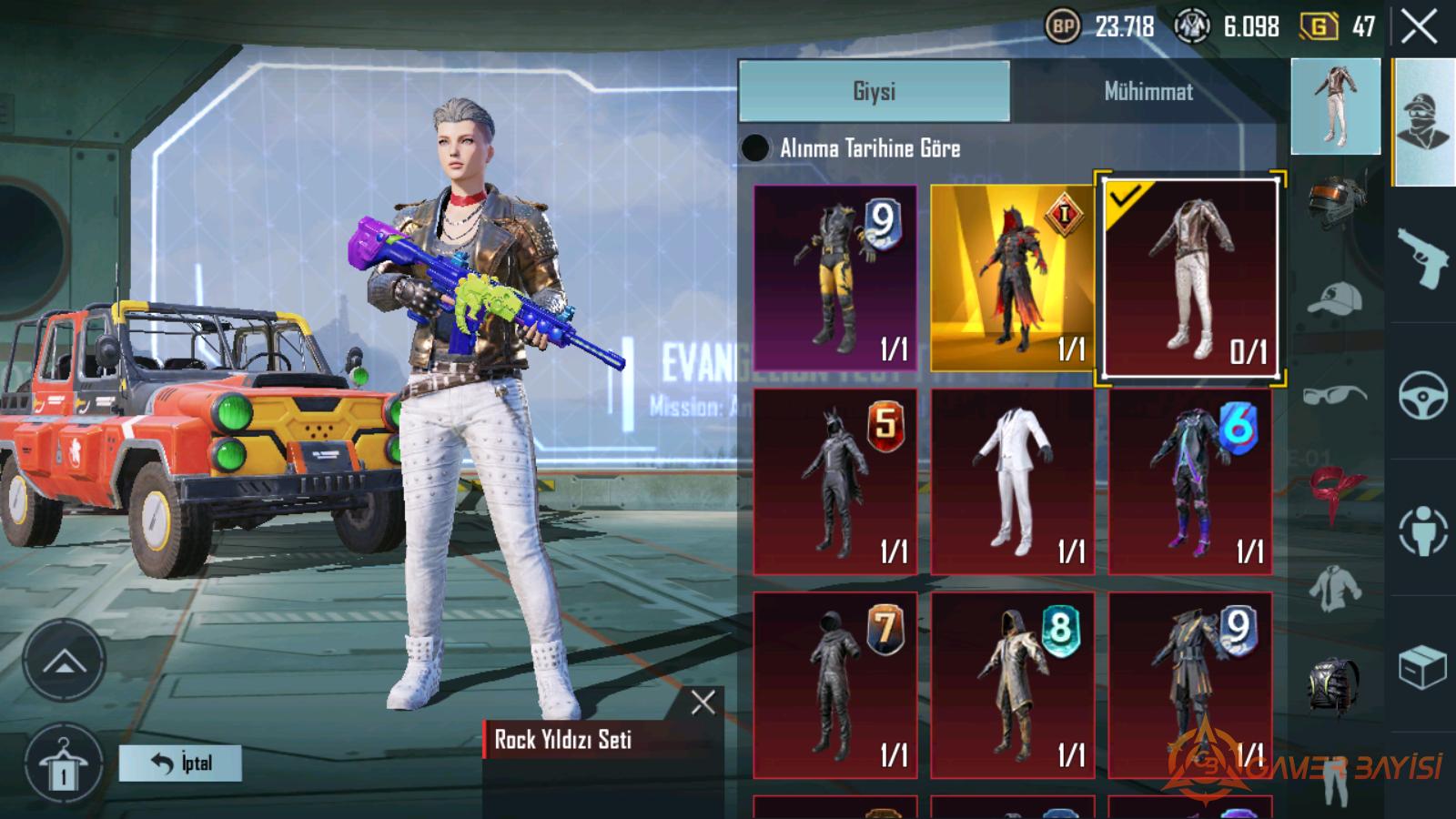Pick the gold cloak level 8 outfit
Image resolution: width=1456 pixels, height=819 pixels.
click(x=1012, y=684)
